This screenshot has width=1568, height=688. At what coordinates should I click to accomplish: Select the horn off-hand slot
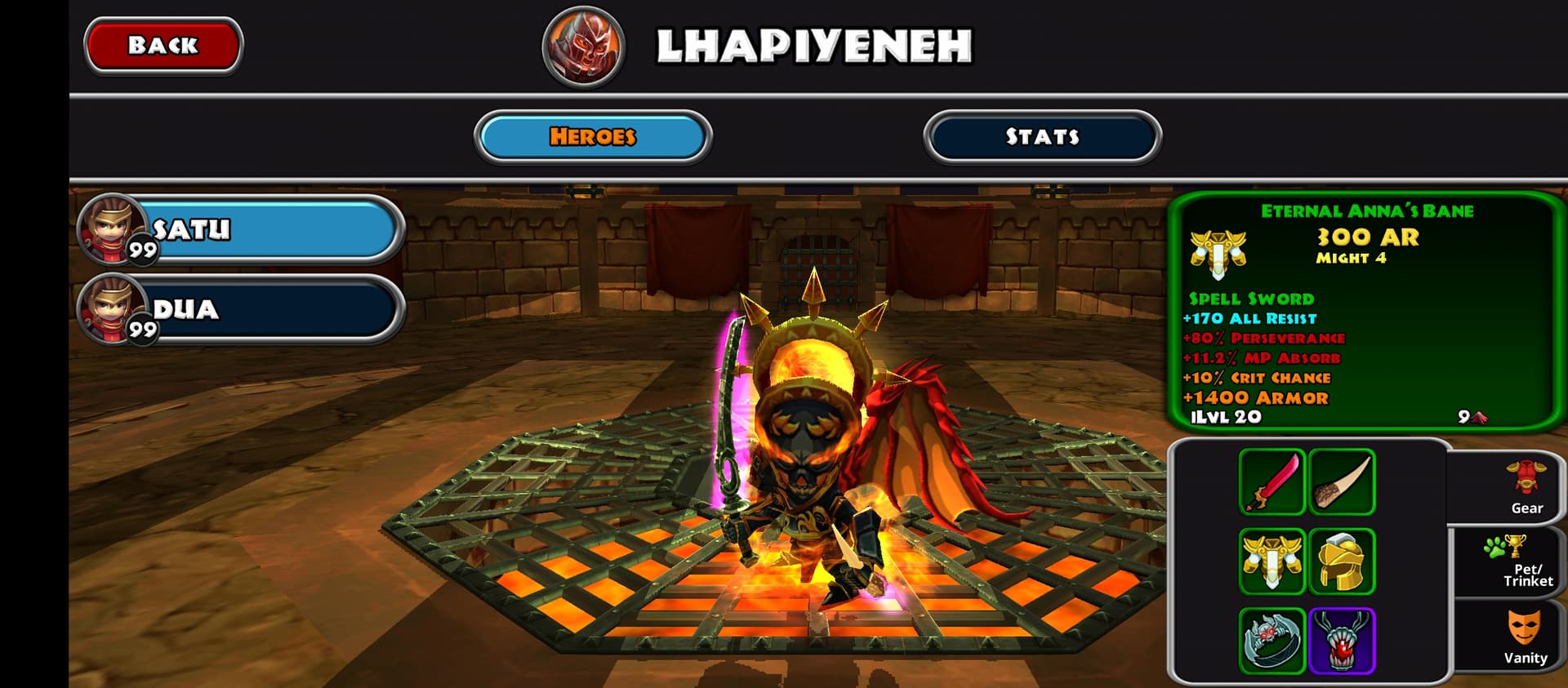[1342, 482]
